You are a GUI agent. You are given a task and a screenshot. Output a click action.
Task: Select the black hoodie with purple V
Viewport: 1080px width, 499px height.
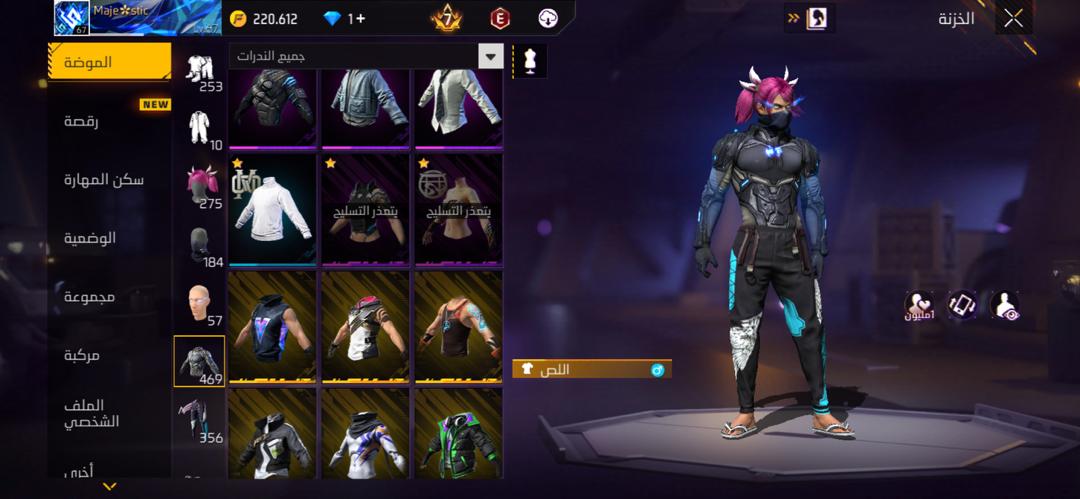coord(273,328)
